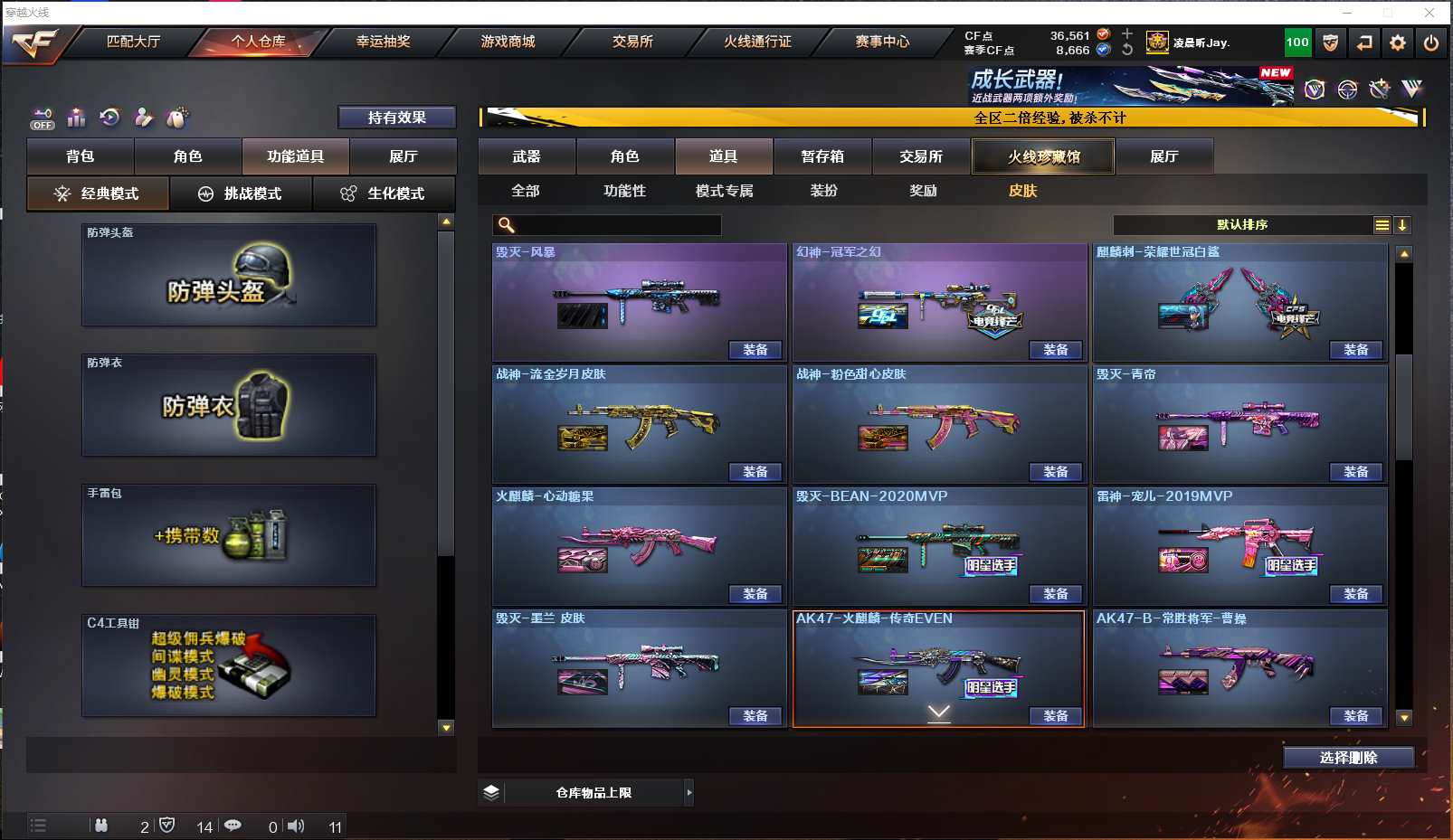This screenshot has width=1453, height=840.
Task: Open the 默认排序 sort dropdown
Action: (1242, 225)
